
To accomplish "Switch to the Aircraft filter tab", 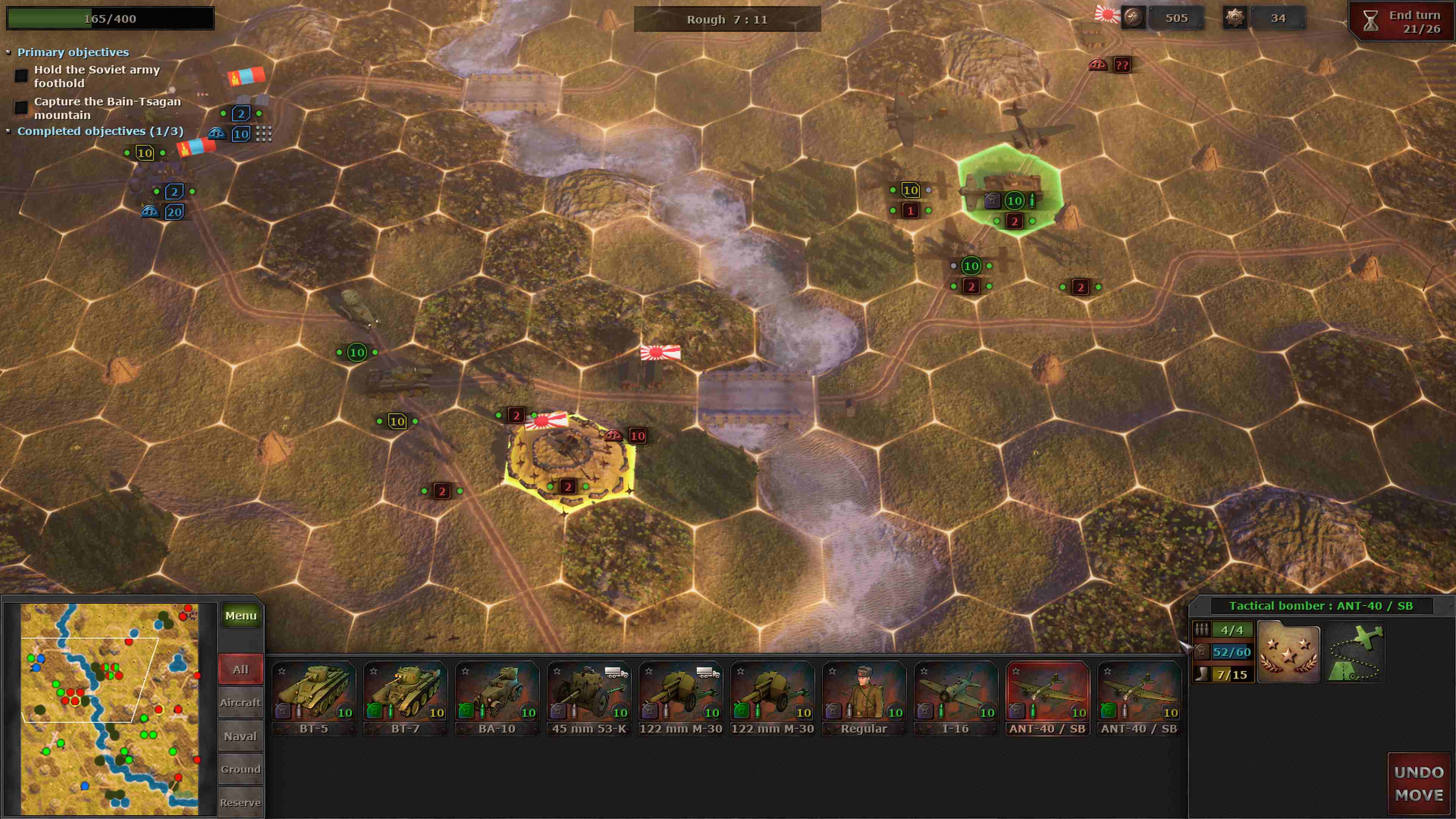I will pyautogui.click(x=240, y=703).
